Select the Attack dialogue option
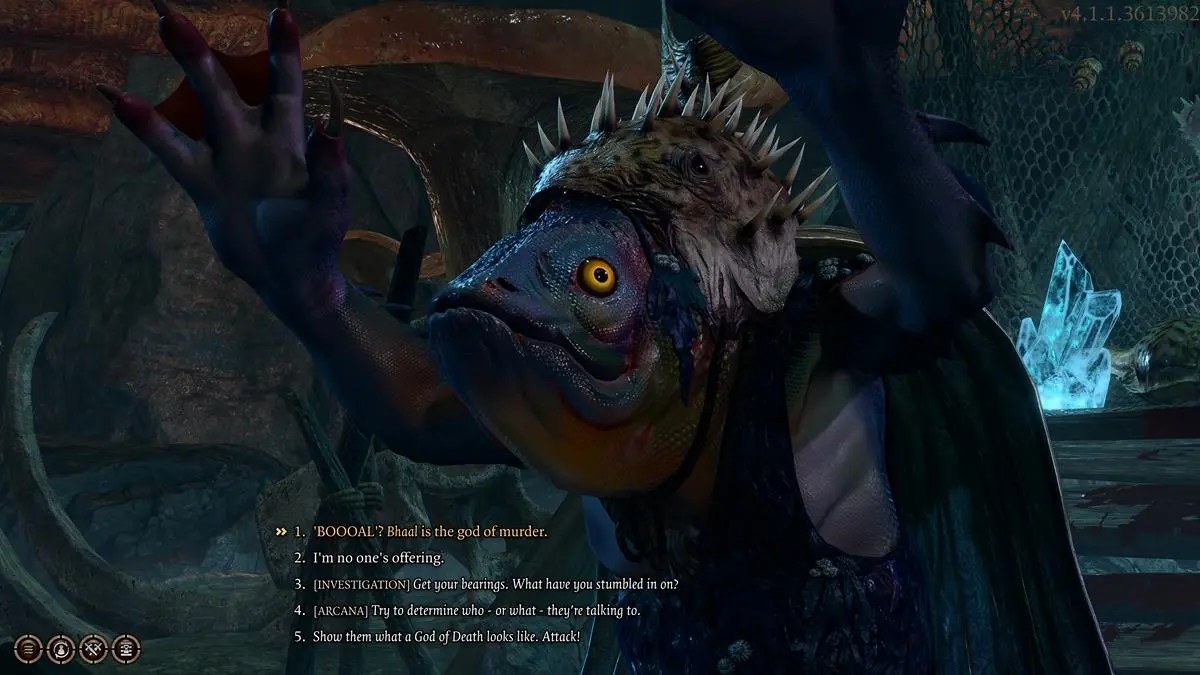This screenshot has height=675, width=1200. tap(444, 636)
